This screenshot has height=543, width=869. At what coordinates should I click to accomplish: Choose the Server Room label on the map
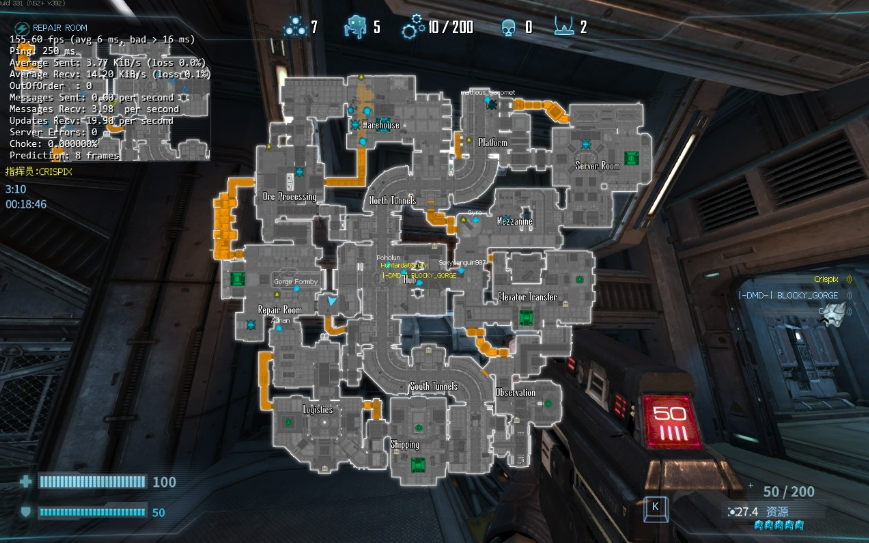click(597, 166)
